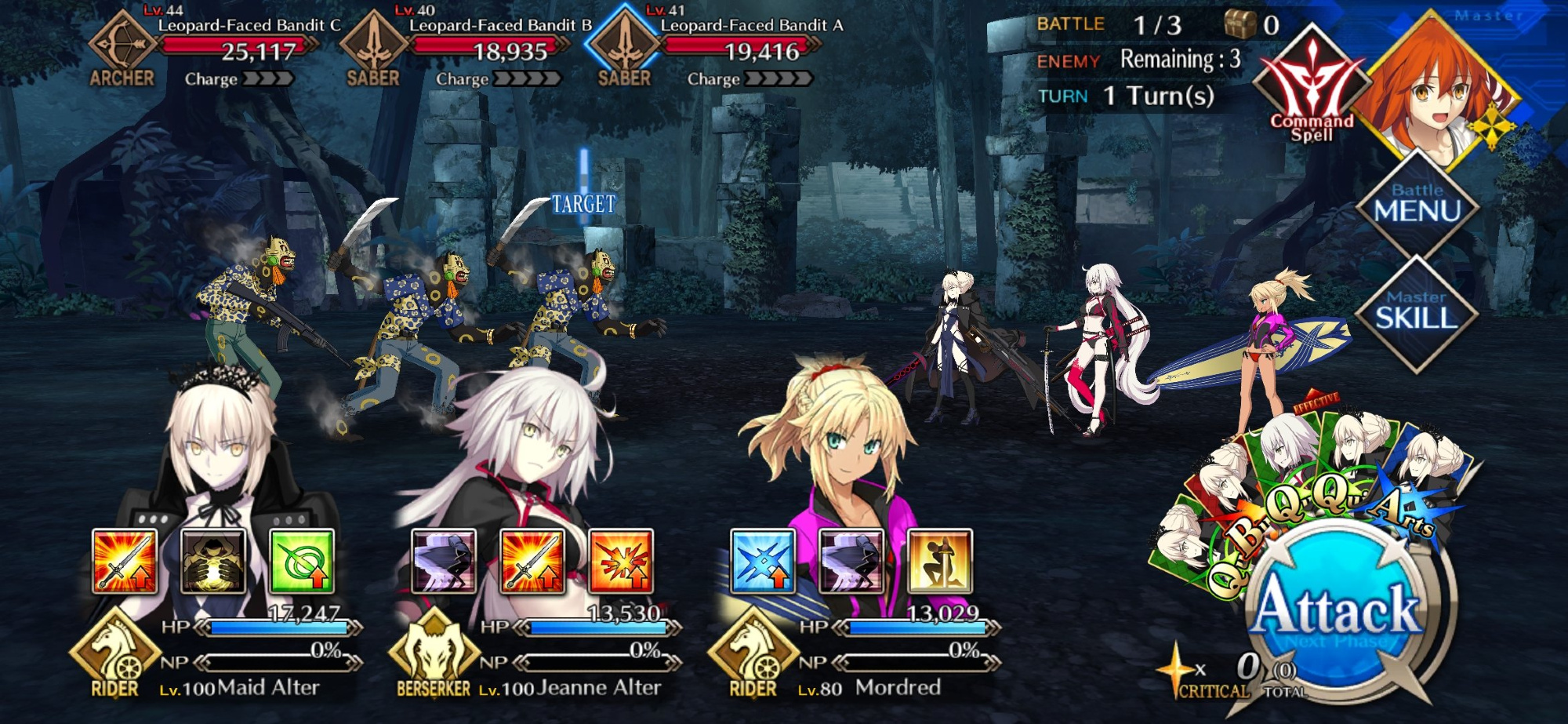The height and width of the screenshot is (724, 1568).
Task: Open the Battle Menu
Action: [x=1417, y=204]
